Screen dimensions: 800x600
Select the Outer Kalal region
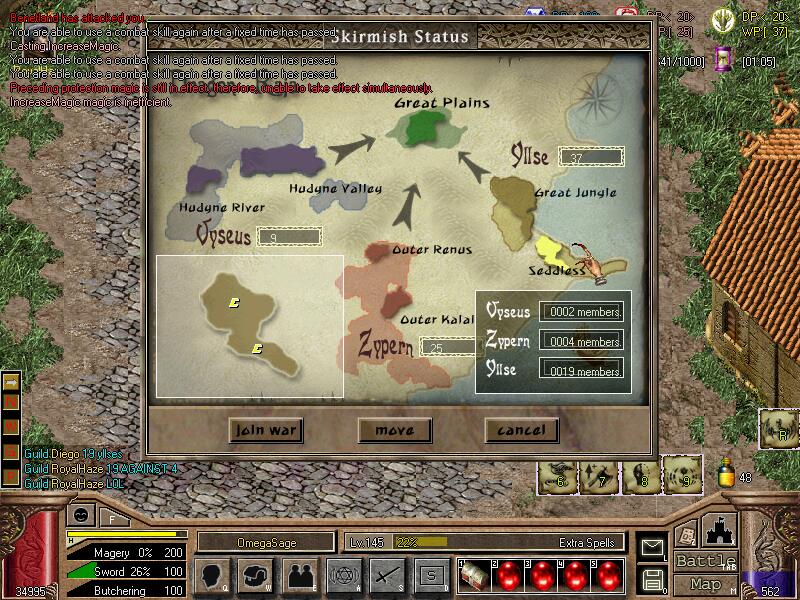[393, 300]
